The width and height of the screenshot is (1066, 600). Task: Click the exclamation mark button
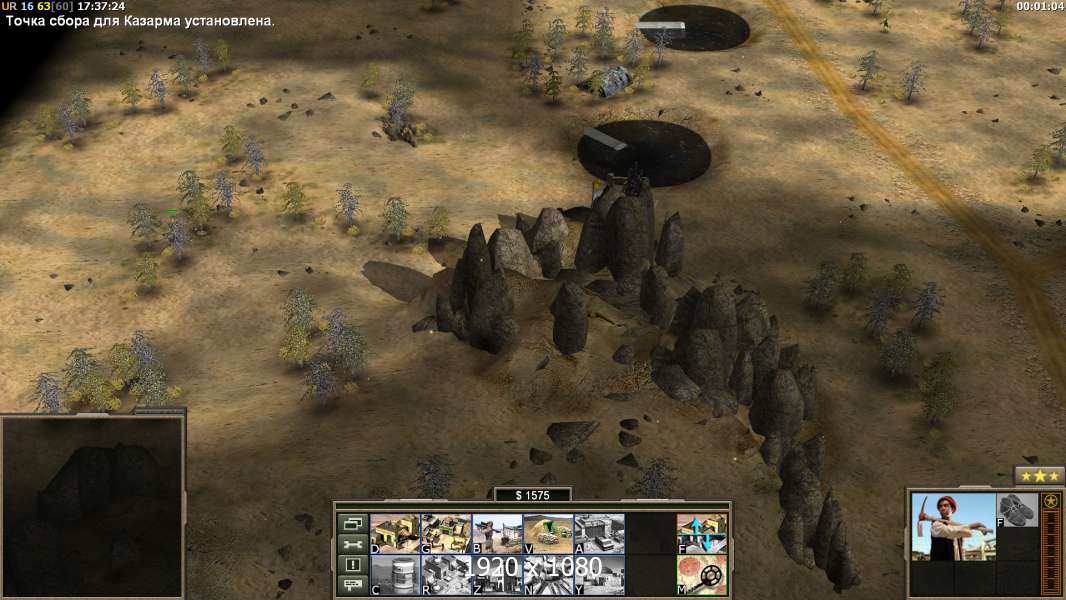pyautogui.click(x=353, y=566)
